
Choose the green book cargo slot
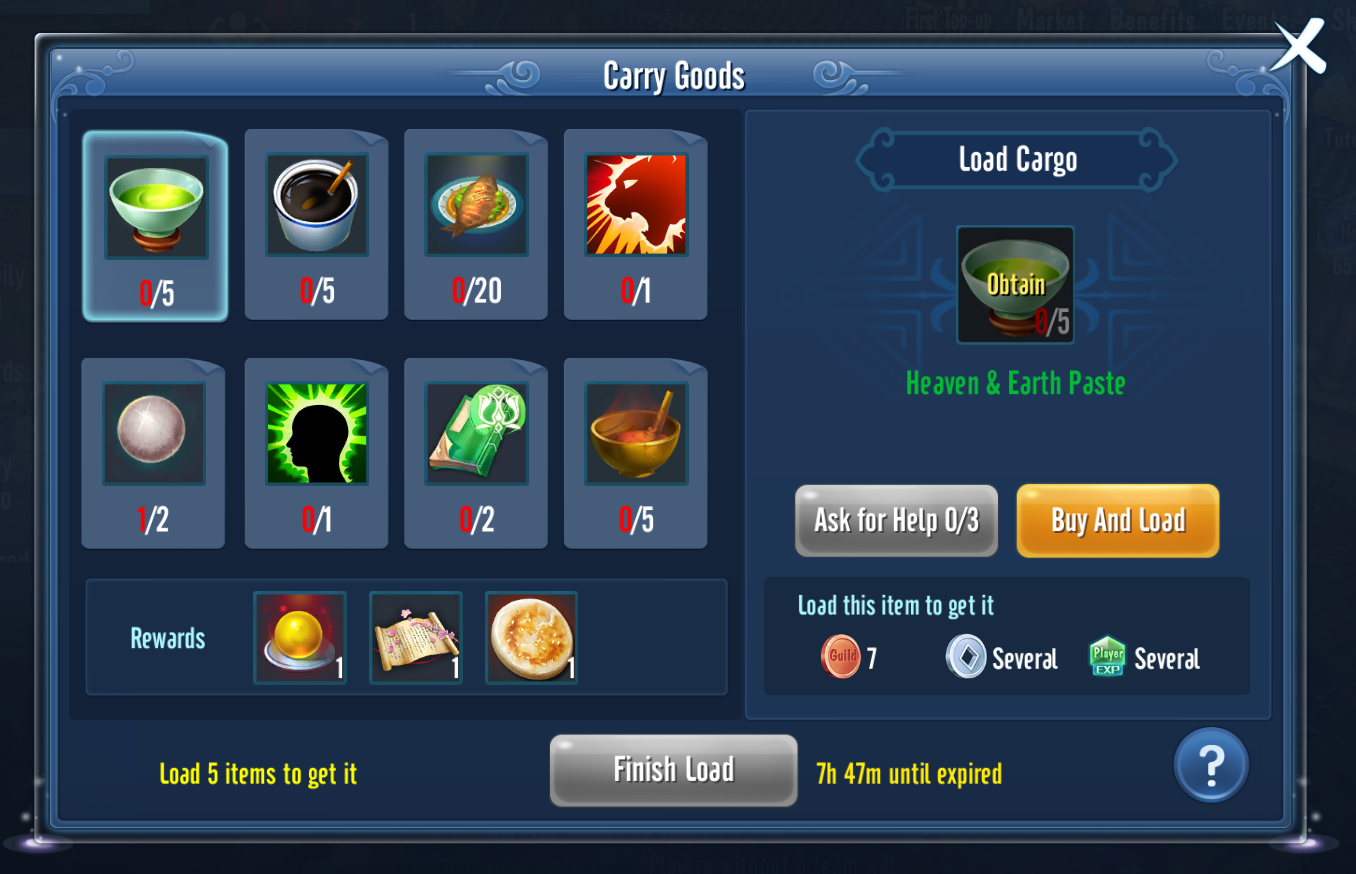[x=476, y=453]
